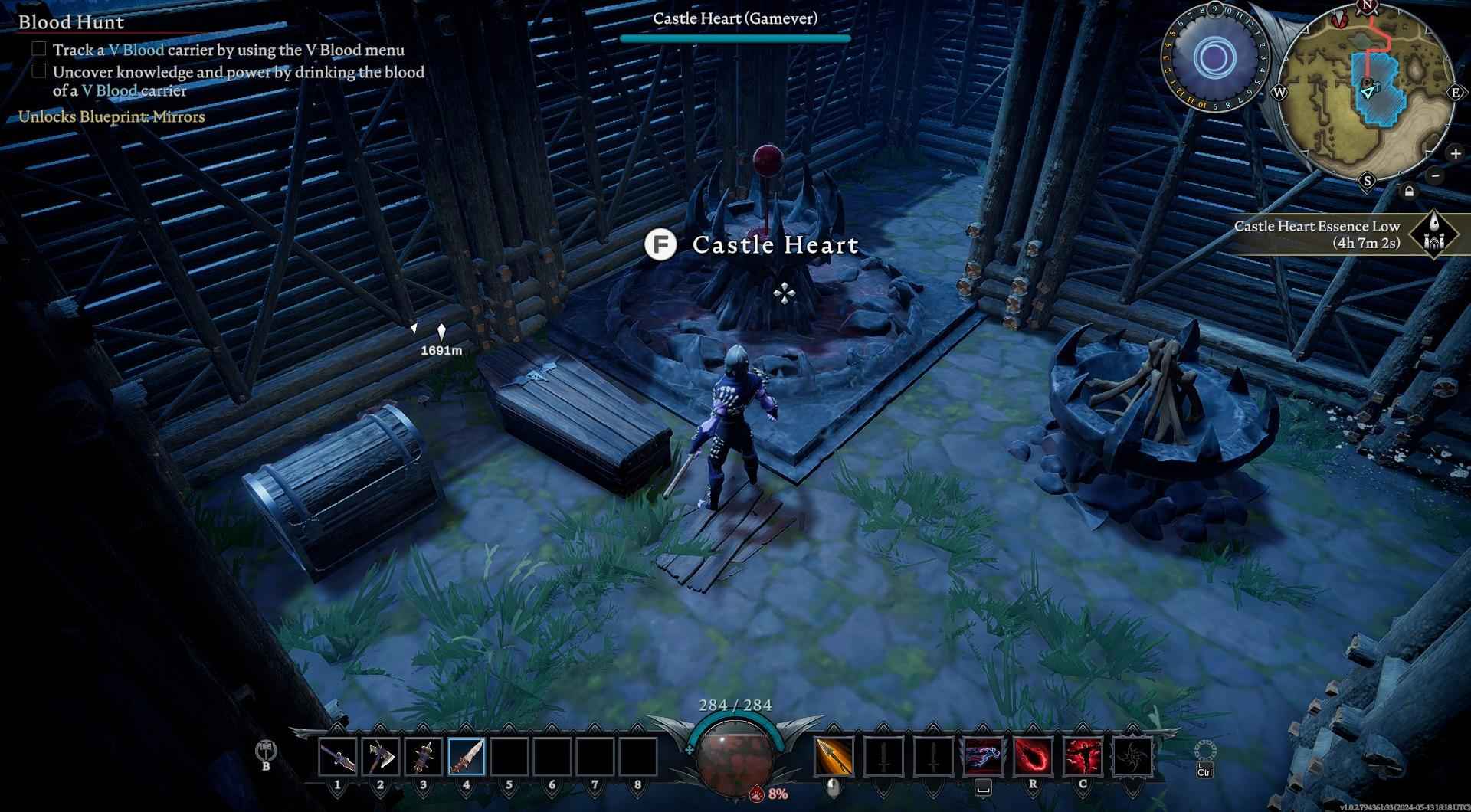
Task: Use the blue lightning dash ability
Action: point(983,756)
